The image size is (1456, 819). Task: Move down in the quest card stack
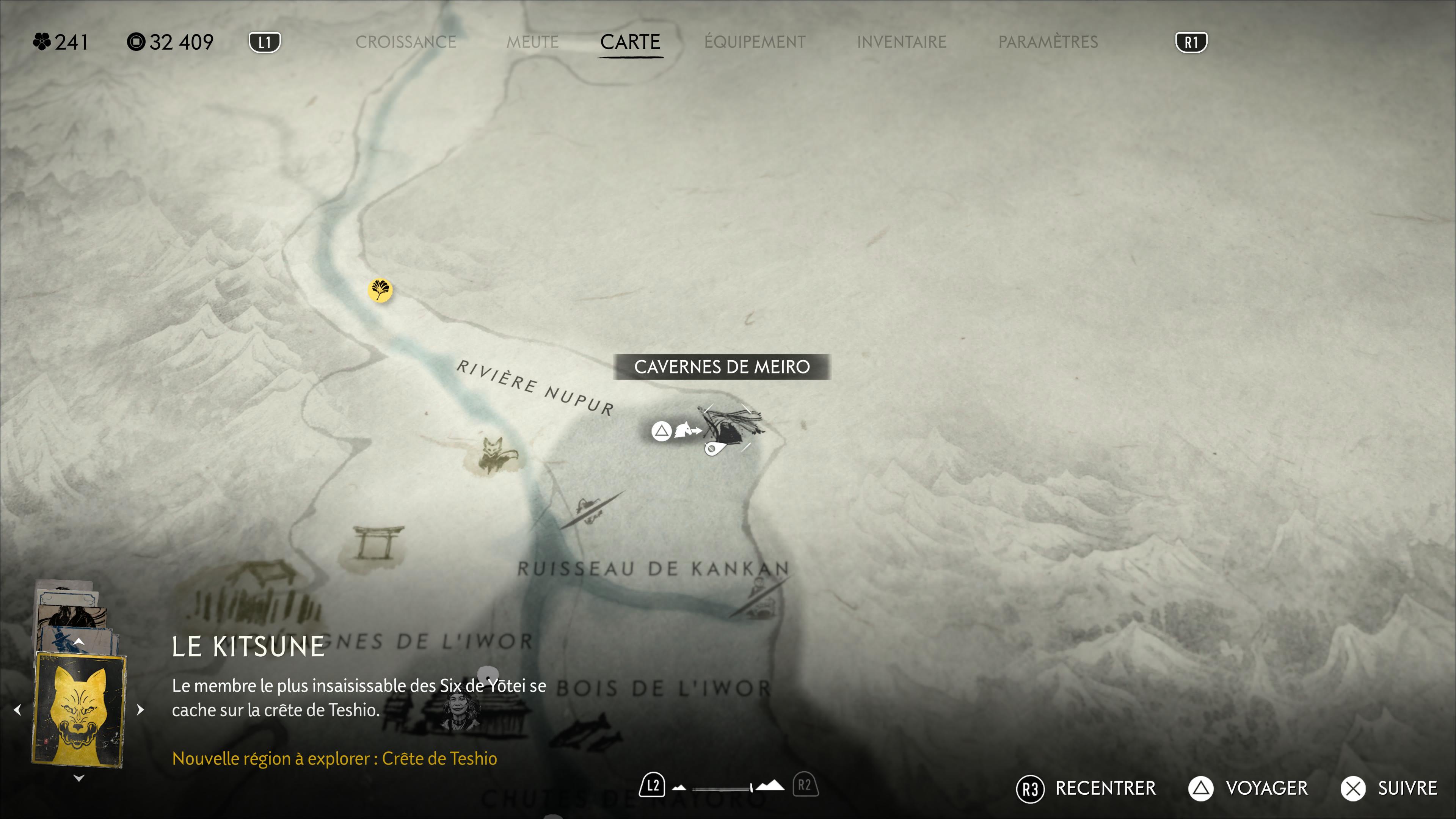point(79,778)
